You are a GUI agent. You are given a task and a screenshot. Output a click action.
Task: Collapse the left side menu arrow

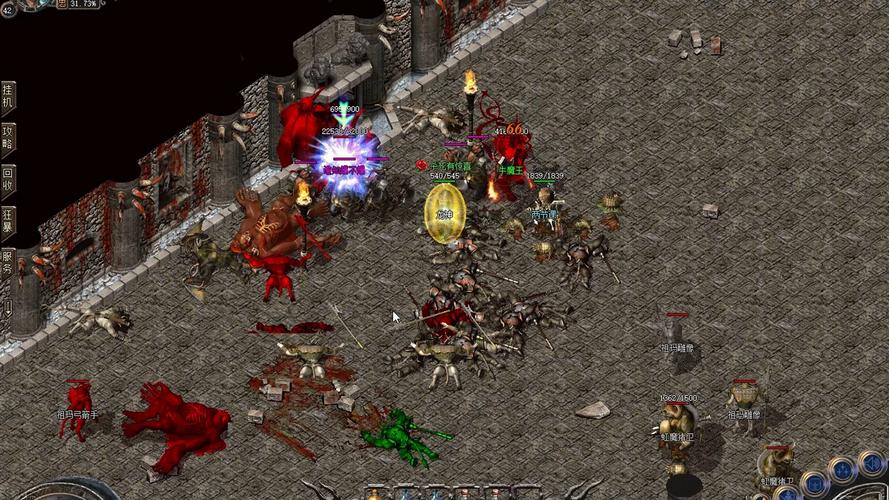[x=8, y=307]
